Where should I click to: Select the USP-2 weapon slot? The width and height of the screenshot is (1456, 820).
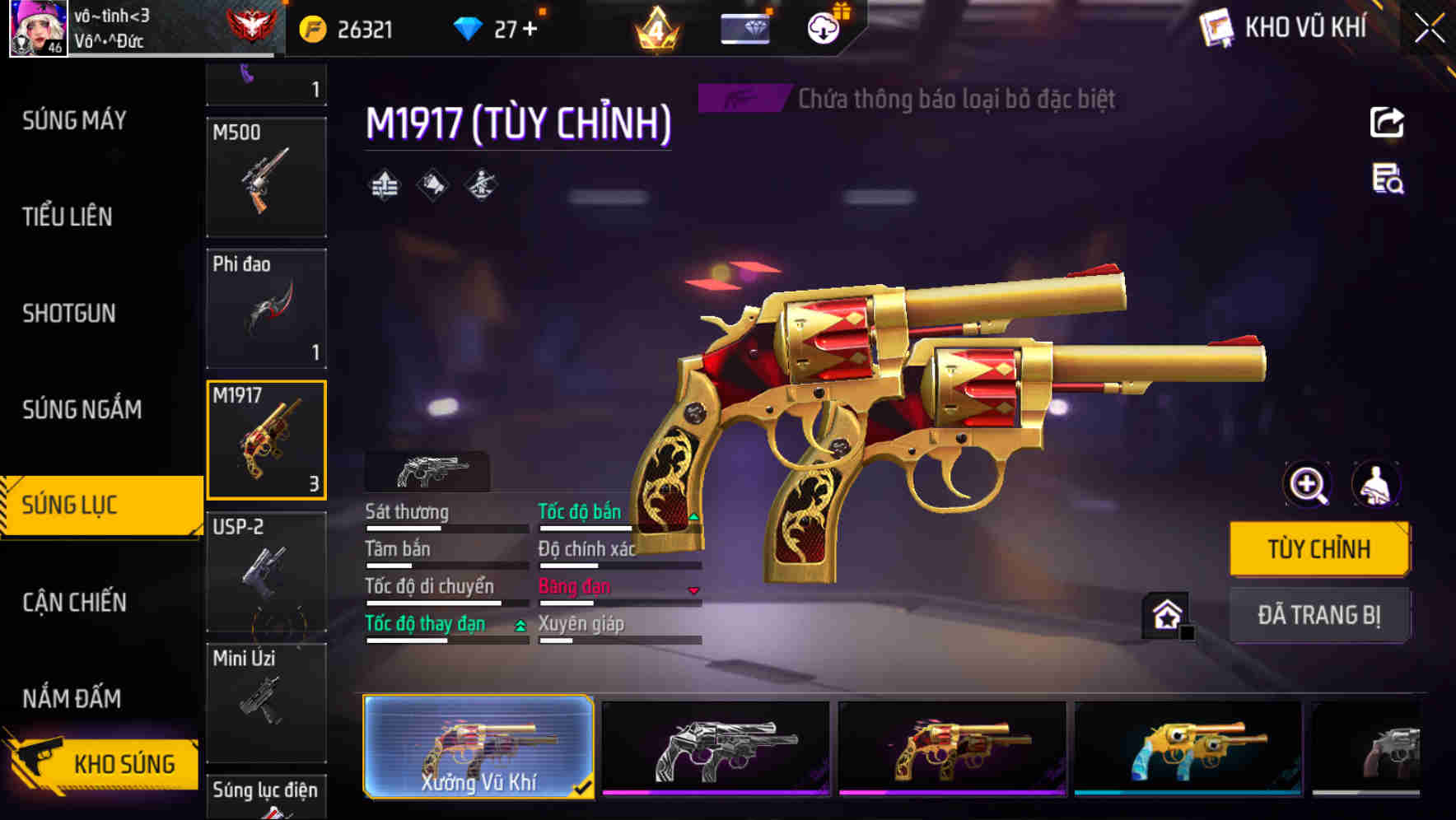266,570
